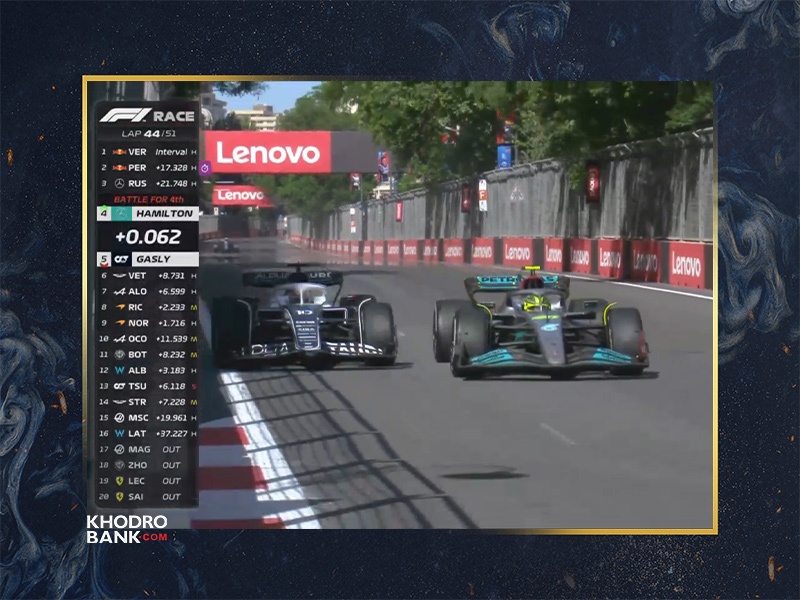Choose the VET row in the standings
The height and width of the screenshot is (600, 800).
tap(148, 275)
